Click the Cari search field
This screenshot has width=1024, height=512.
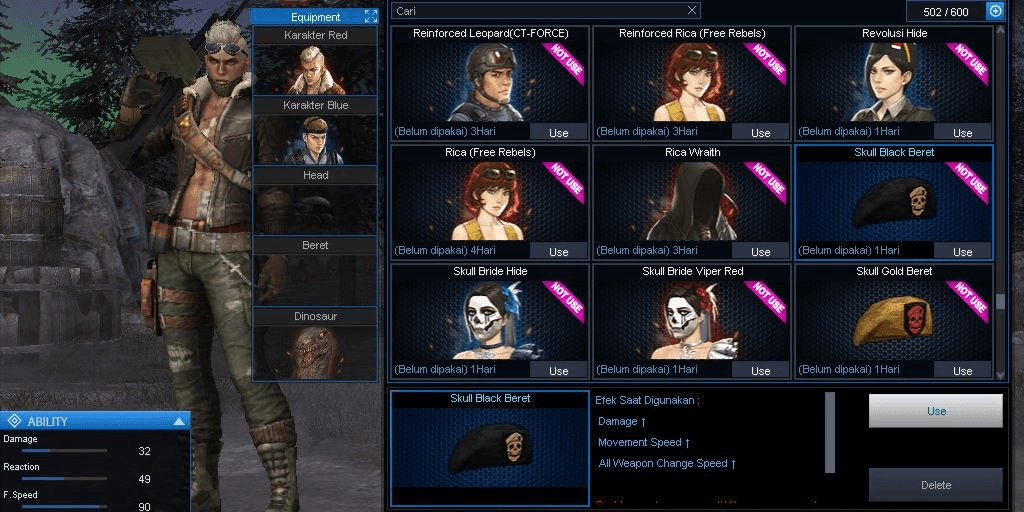pos(538,11)
